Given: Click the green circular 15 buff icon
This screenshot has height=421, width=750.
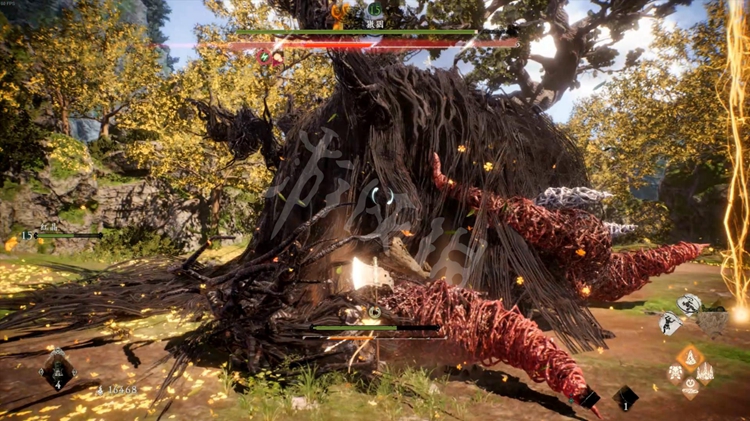Looking at the screenshot, I should coord(23,234).
